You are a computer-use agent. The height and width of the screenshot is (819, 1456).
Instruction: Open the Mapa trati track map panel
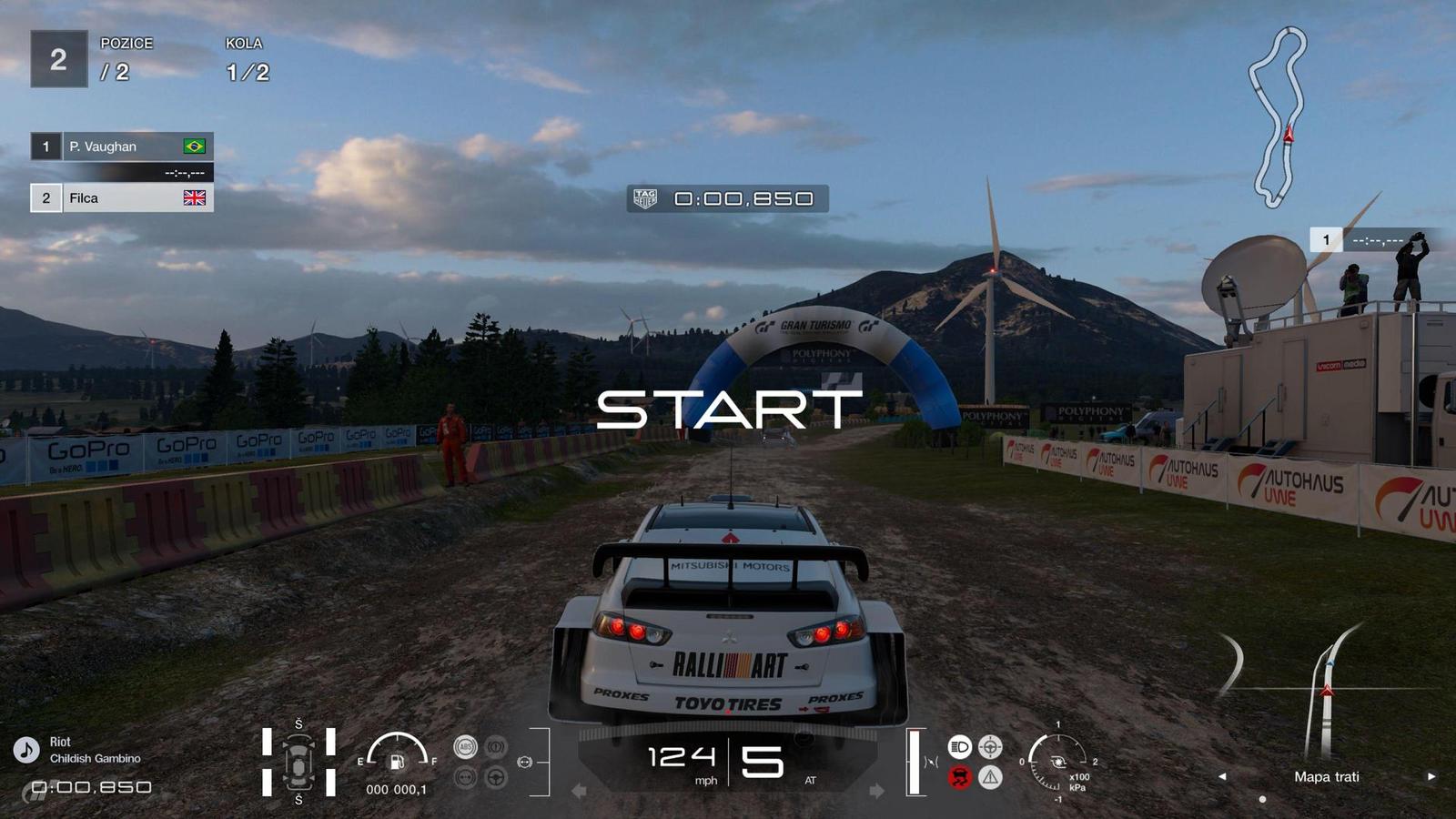pos(1326,776)
